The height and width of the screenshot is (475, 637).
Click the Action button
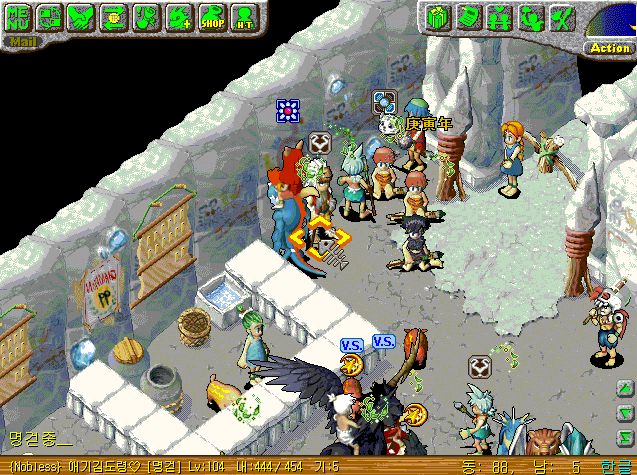click(x=609, y=47)
